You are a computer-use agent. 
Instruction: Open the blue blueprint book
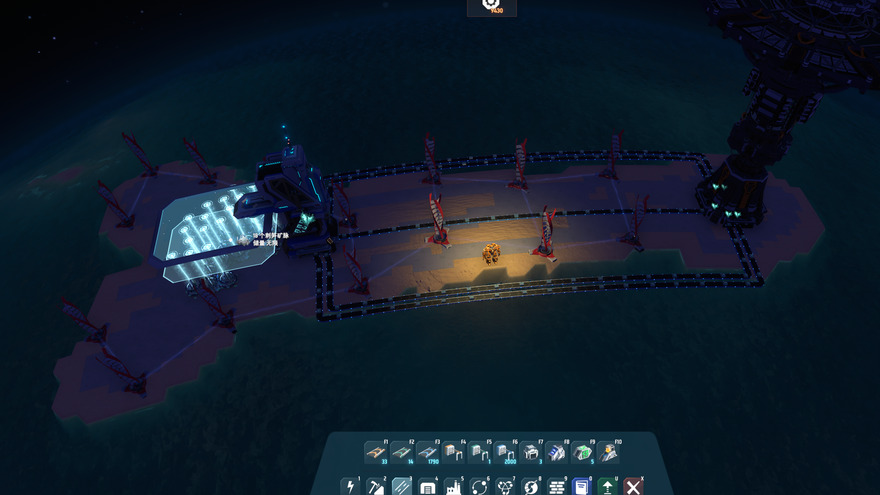tap(582, 486)
